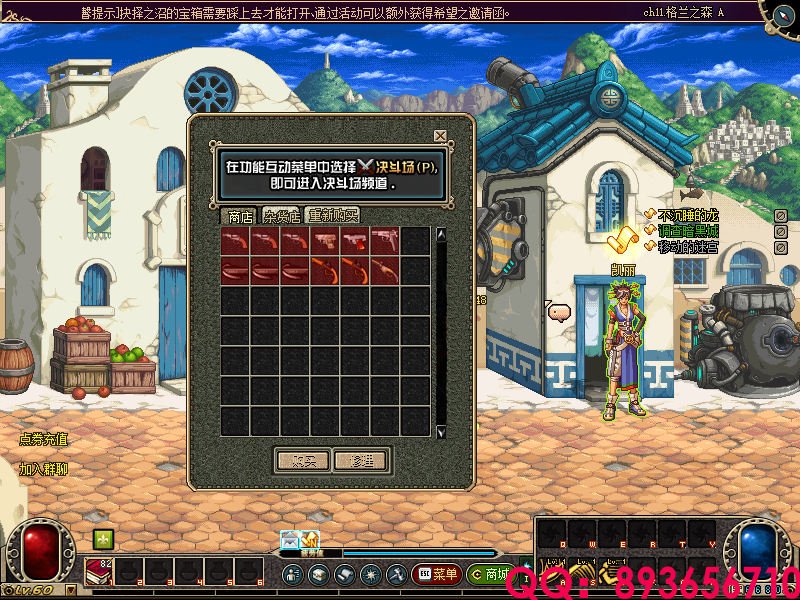Select the 重新购买 tab
This screenshot has height=600, width=800.
coord(333,216)
